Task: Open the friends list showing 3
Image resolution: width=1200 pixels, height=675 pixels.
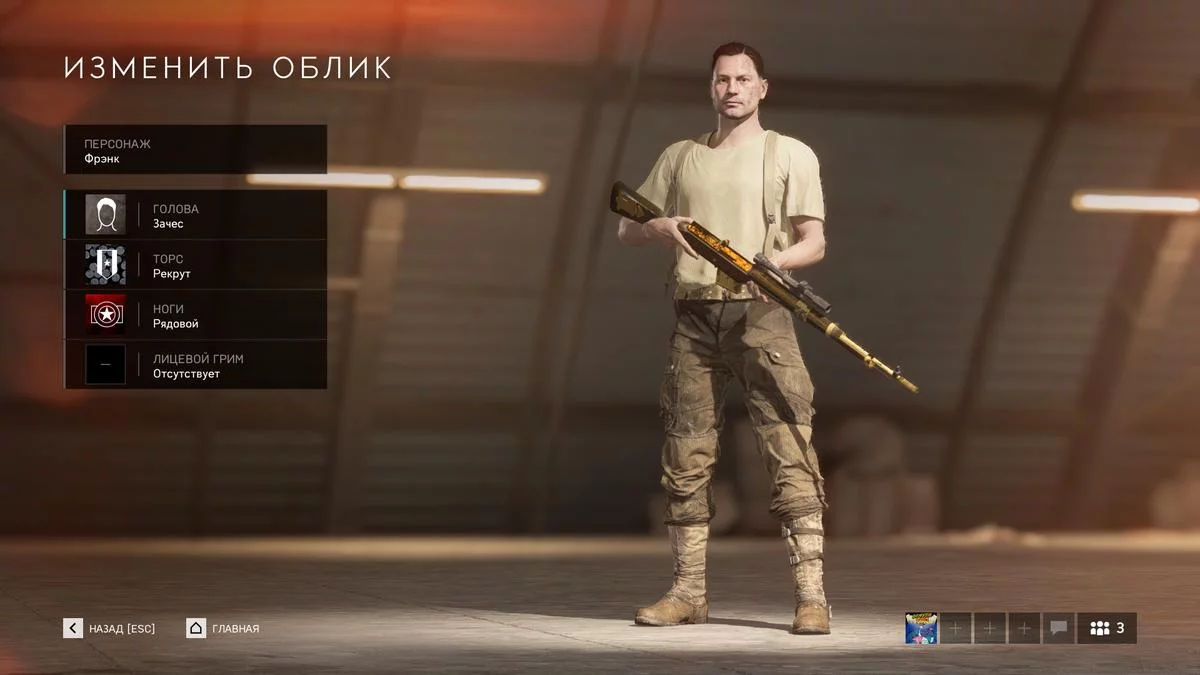Action: coord(1107,628)
